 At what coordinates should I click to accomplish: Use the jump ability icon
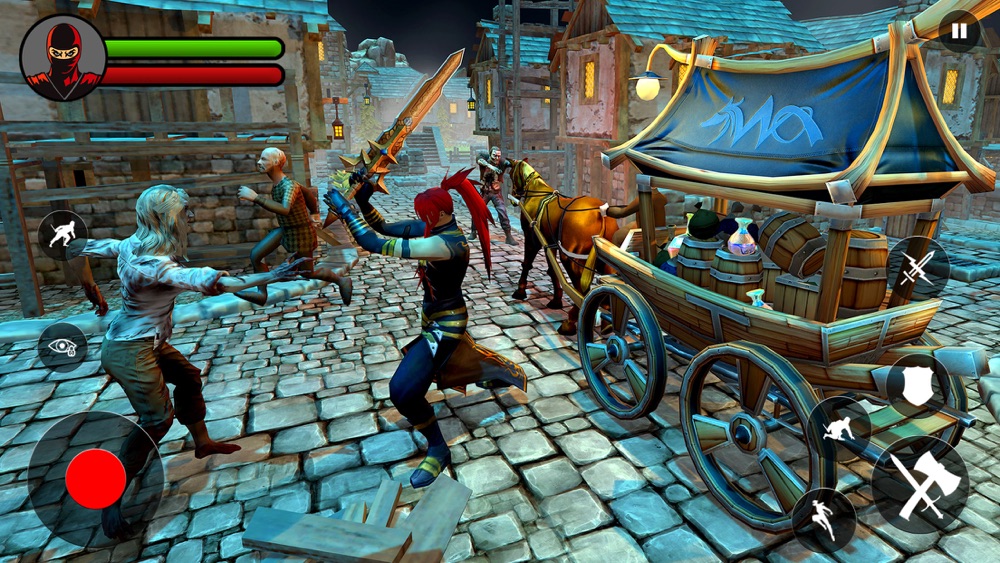(824, 519)
